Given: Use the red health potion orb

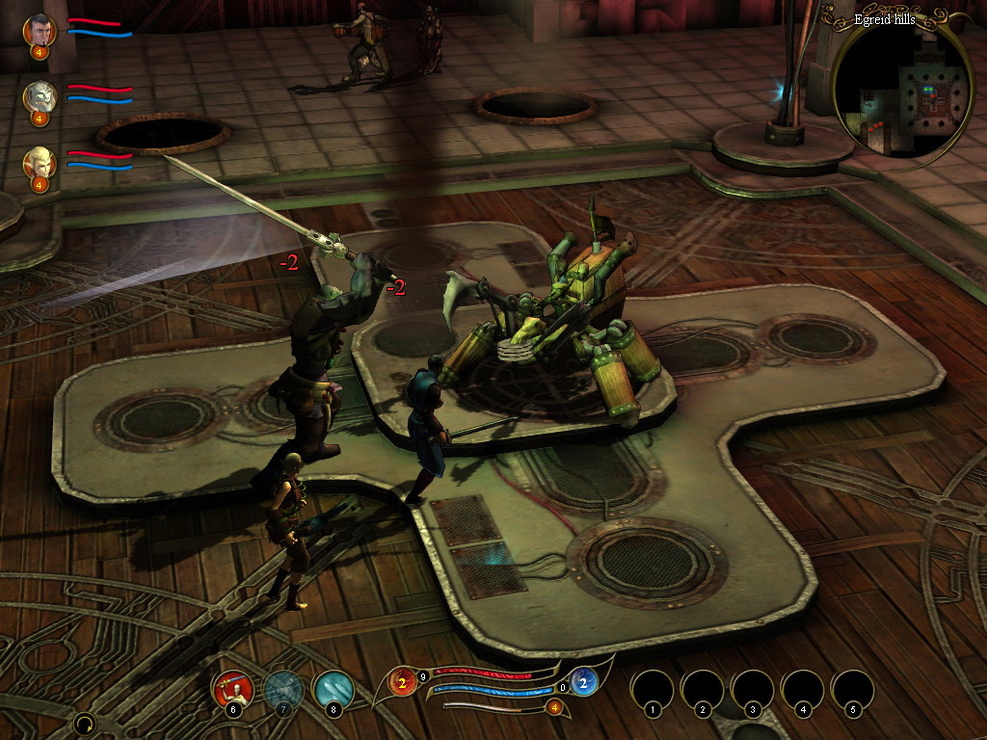Looking at the screenshot, I should (404, 683).
